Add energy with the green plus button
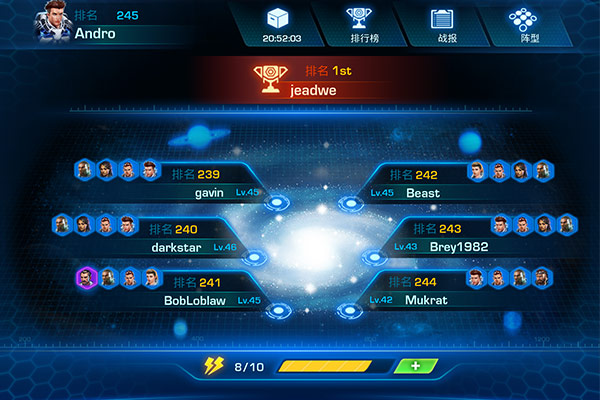The height and width of the screenshot is (400, 600). tap(416, 367)
